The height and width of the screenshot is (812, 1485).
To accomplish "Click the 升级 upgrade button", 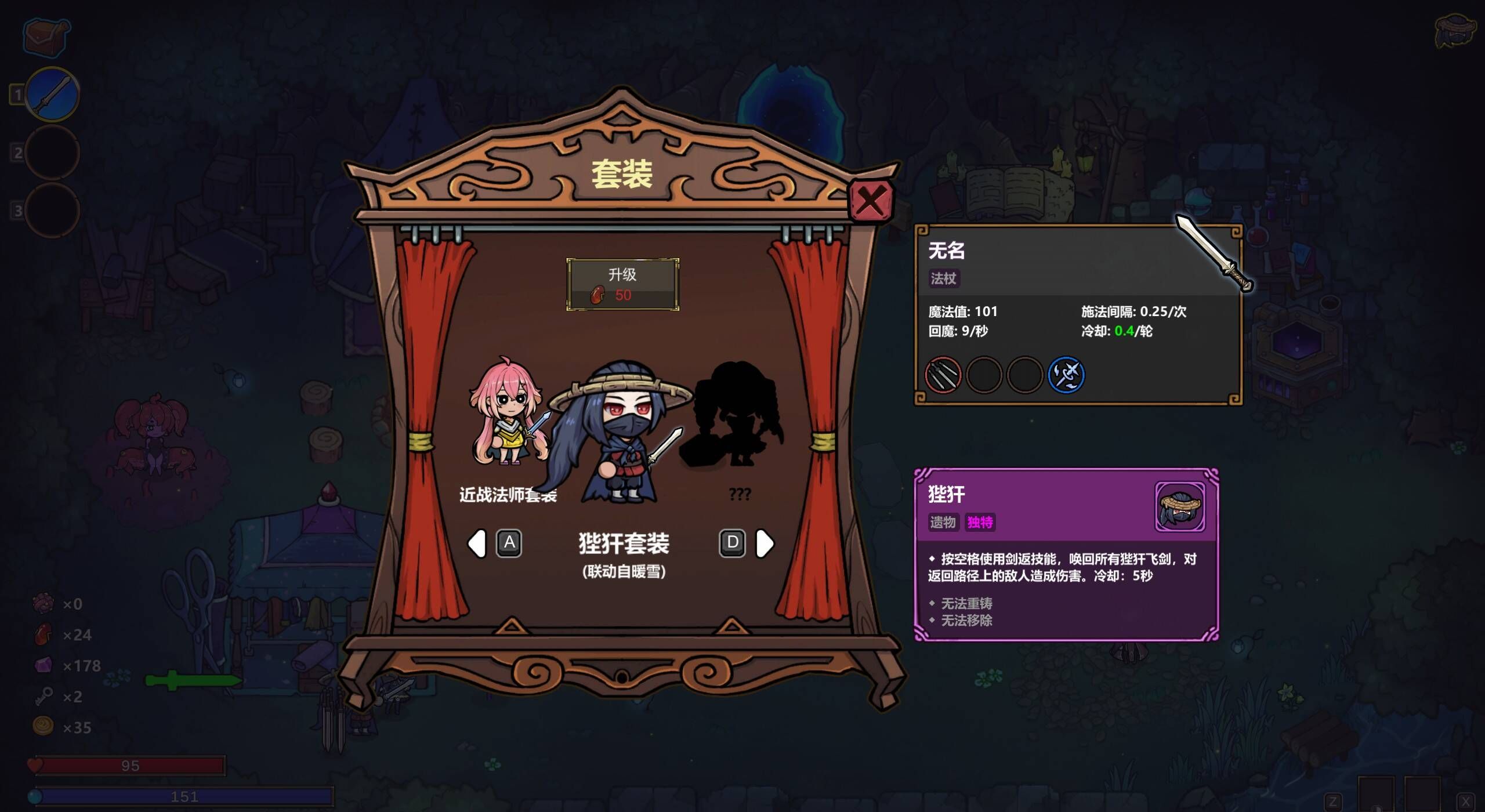I will 622,282.
